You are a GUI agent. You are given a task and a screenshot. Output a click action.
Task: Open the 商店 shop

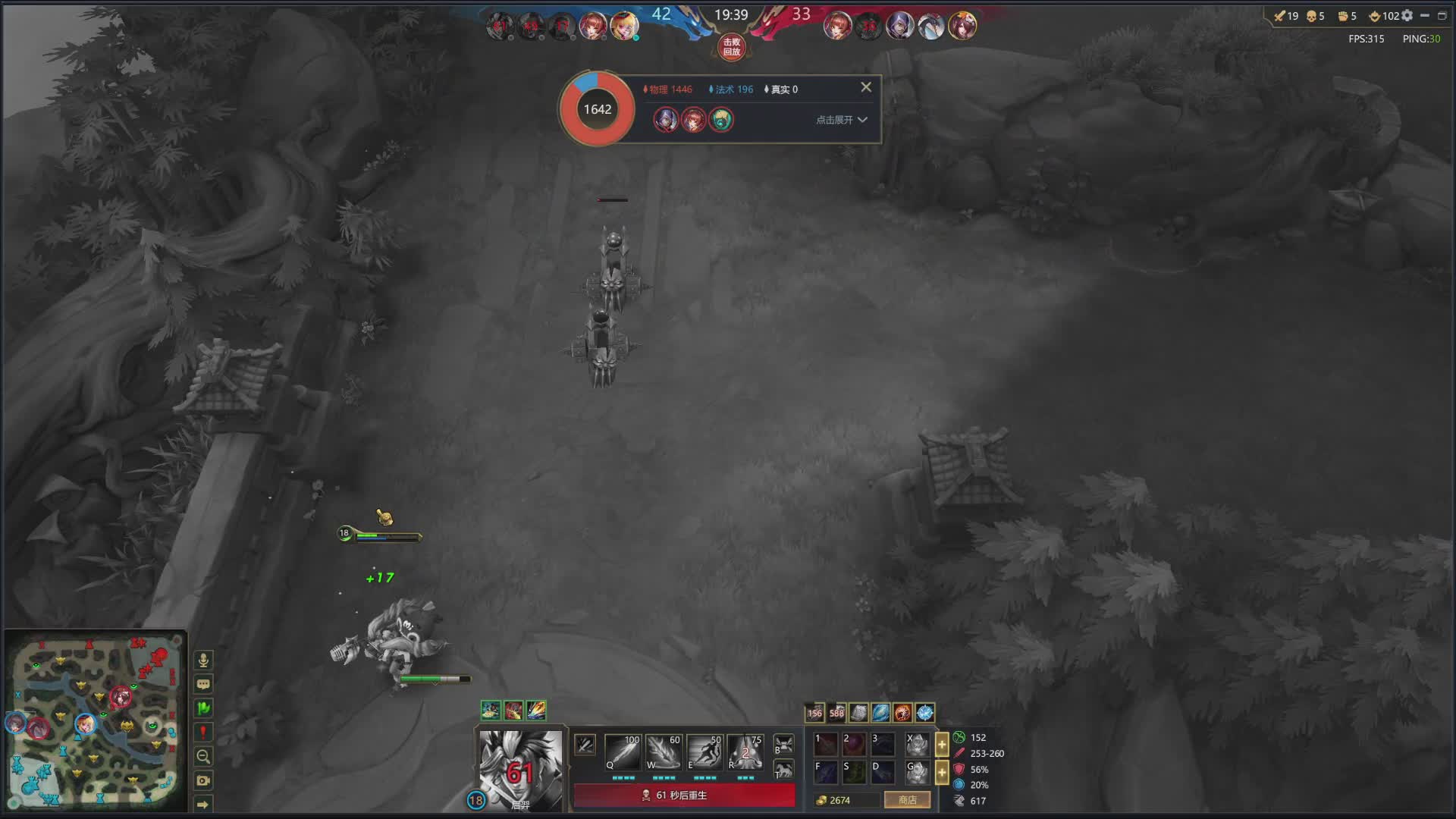point(907,800)
